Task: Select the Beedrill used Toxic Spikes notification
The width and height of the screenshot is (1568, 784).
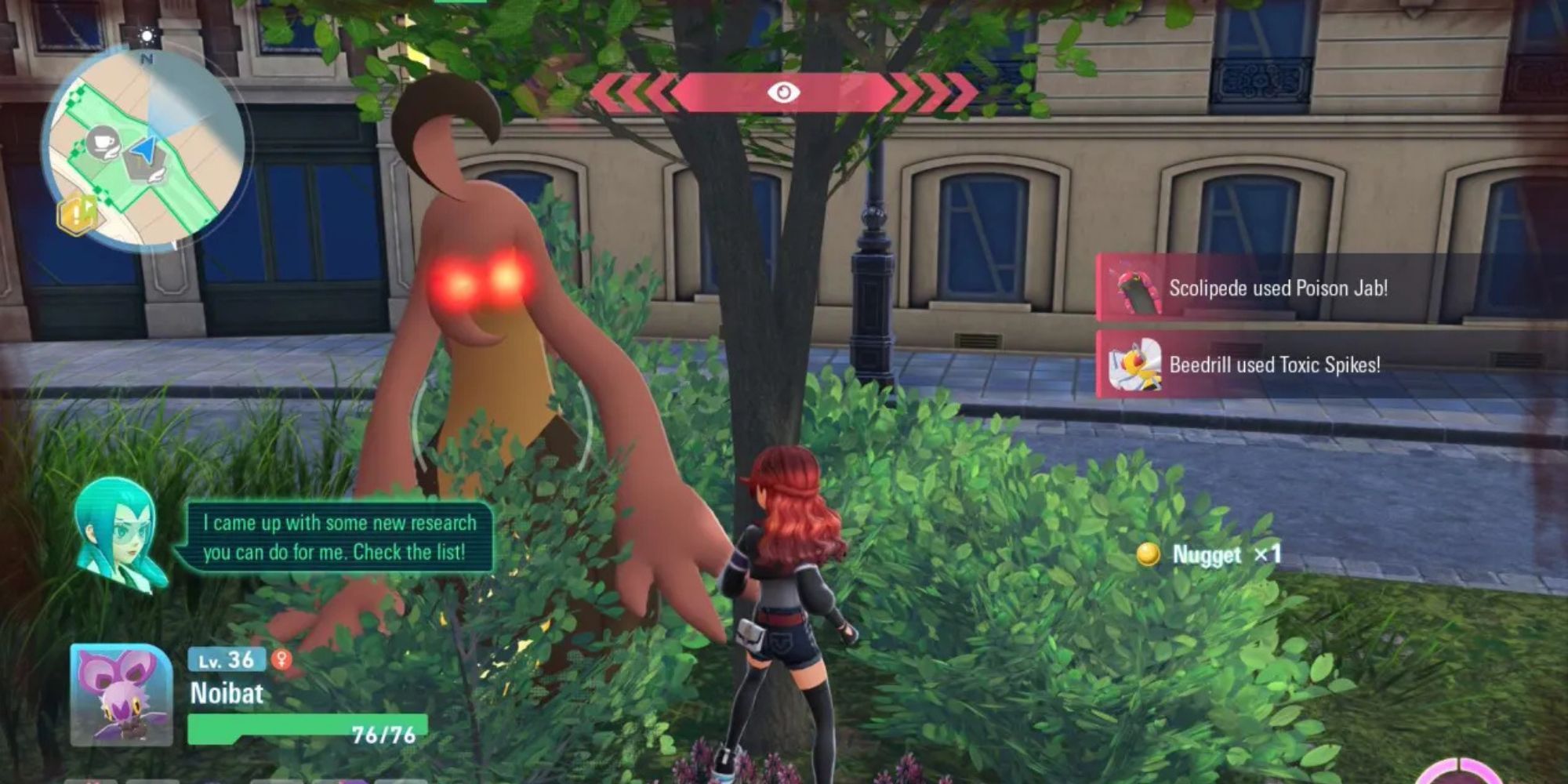Action: 1274,365
